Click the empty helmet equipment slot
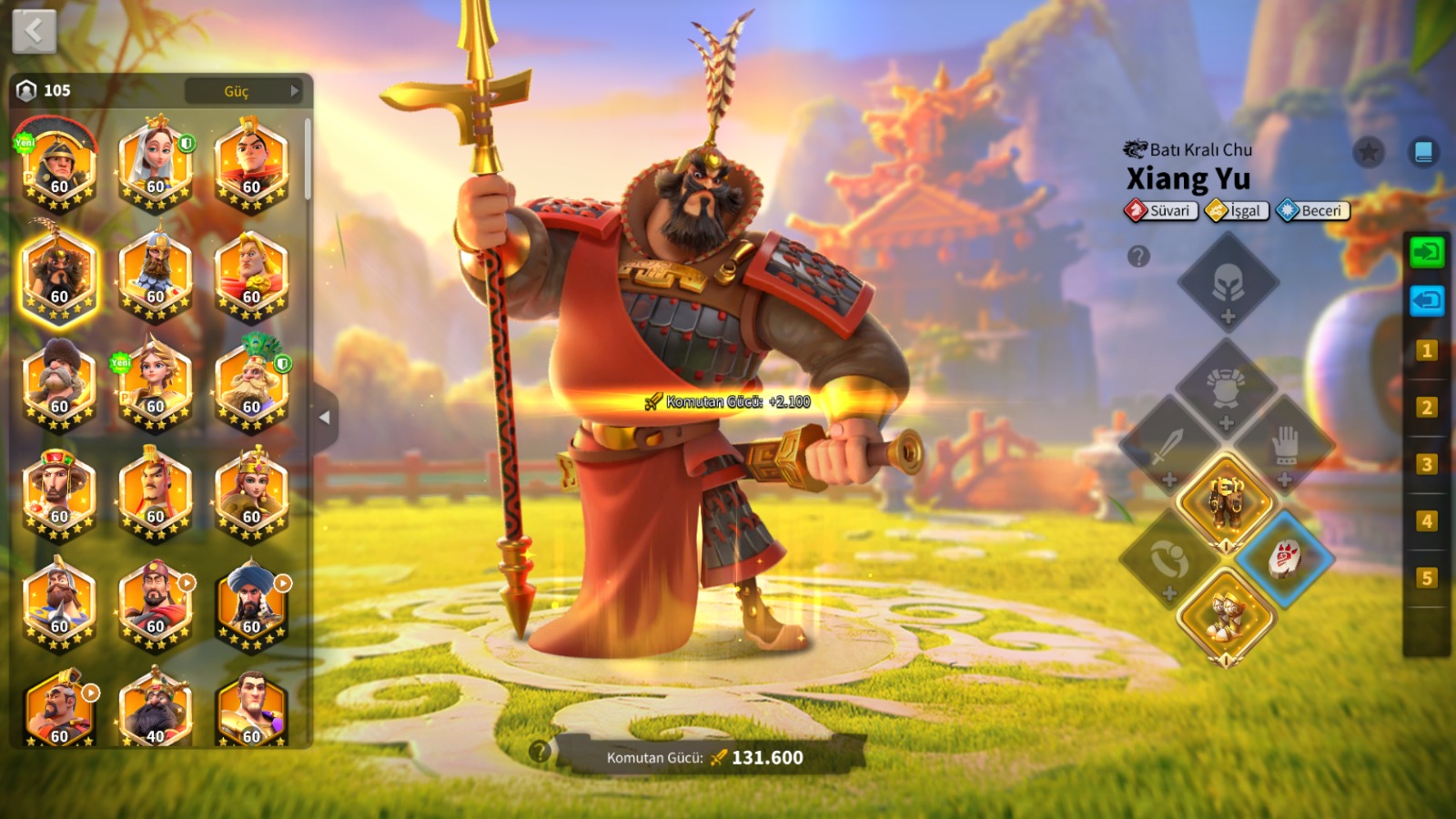This screenshot has height=819, width=1456. tap(1228, 284)
